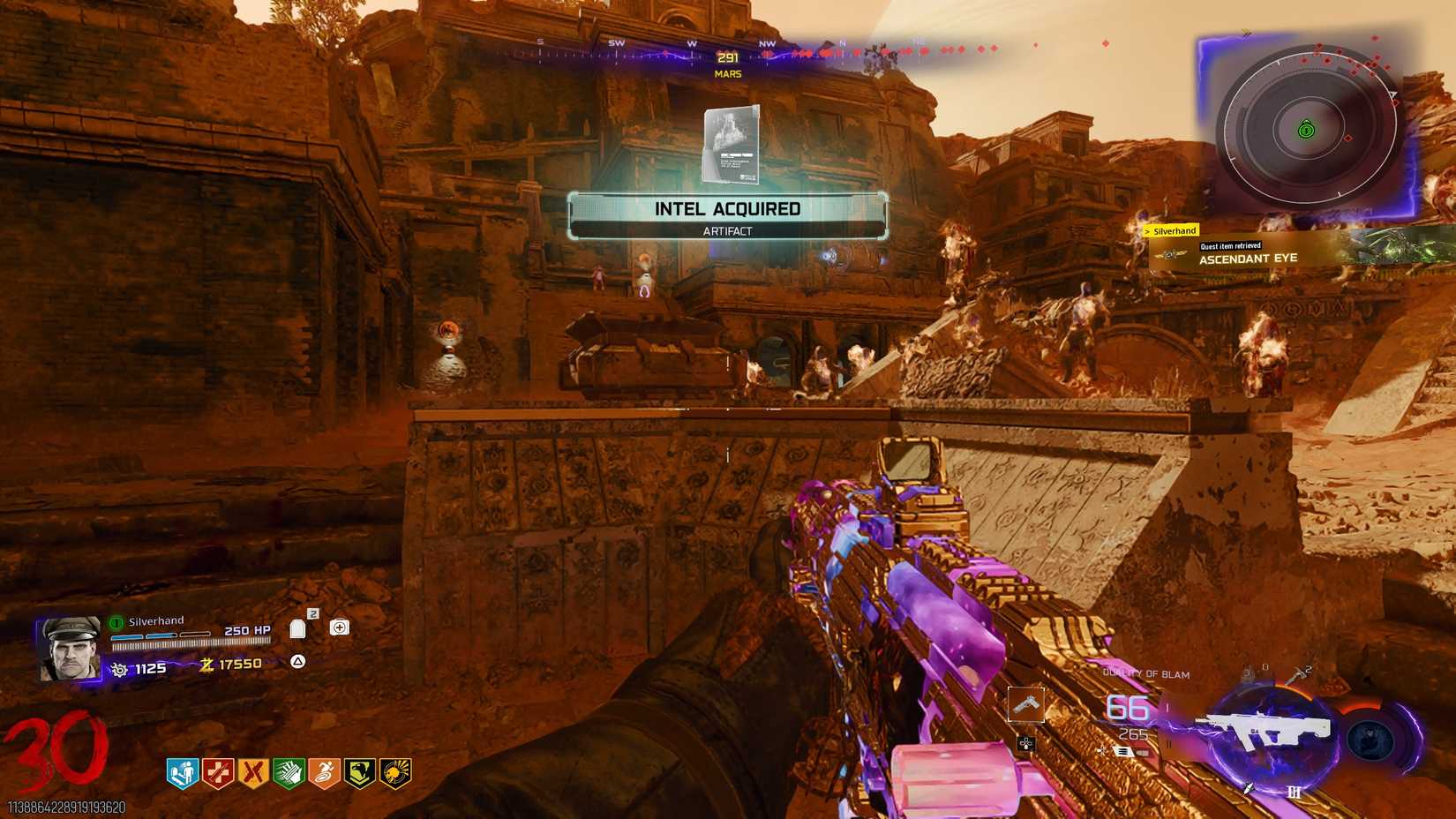Toggle the triangle special weapon indicator
1456x819 pixels.
click(x=298, y=661)
